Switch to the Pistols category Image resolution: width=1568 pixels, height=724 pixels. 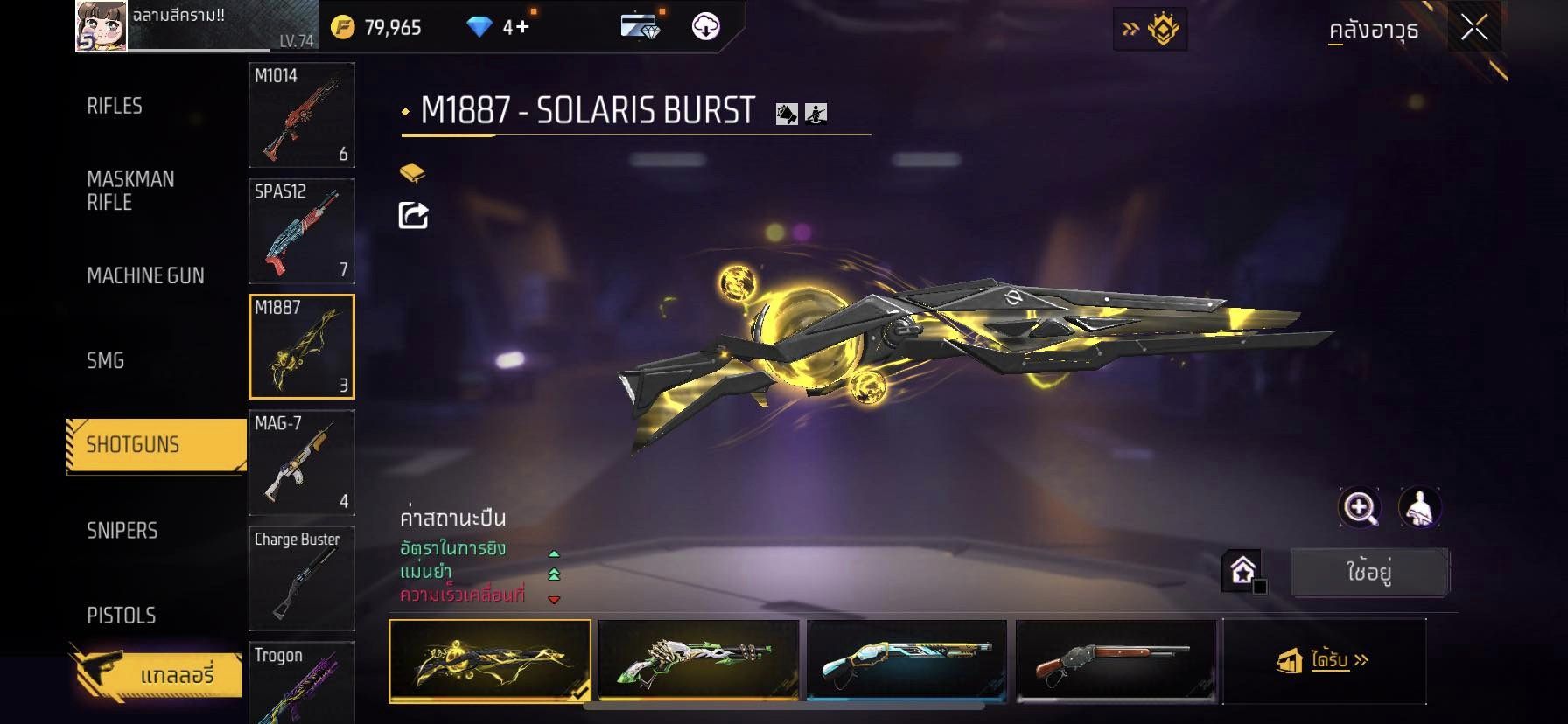pos(122,615)
